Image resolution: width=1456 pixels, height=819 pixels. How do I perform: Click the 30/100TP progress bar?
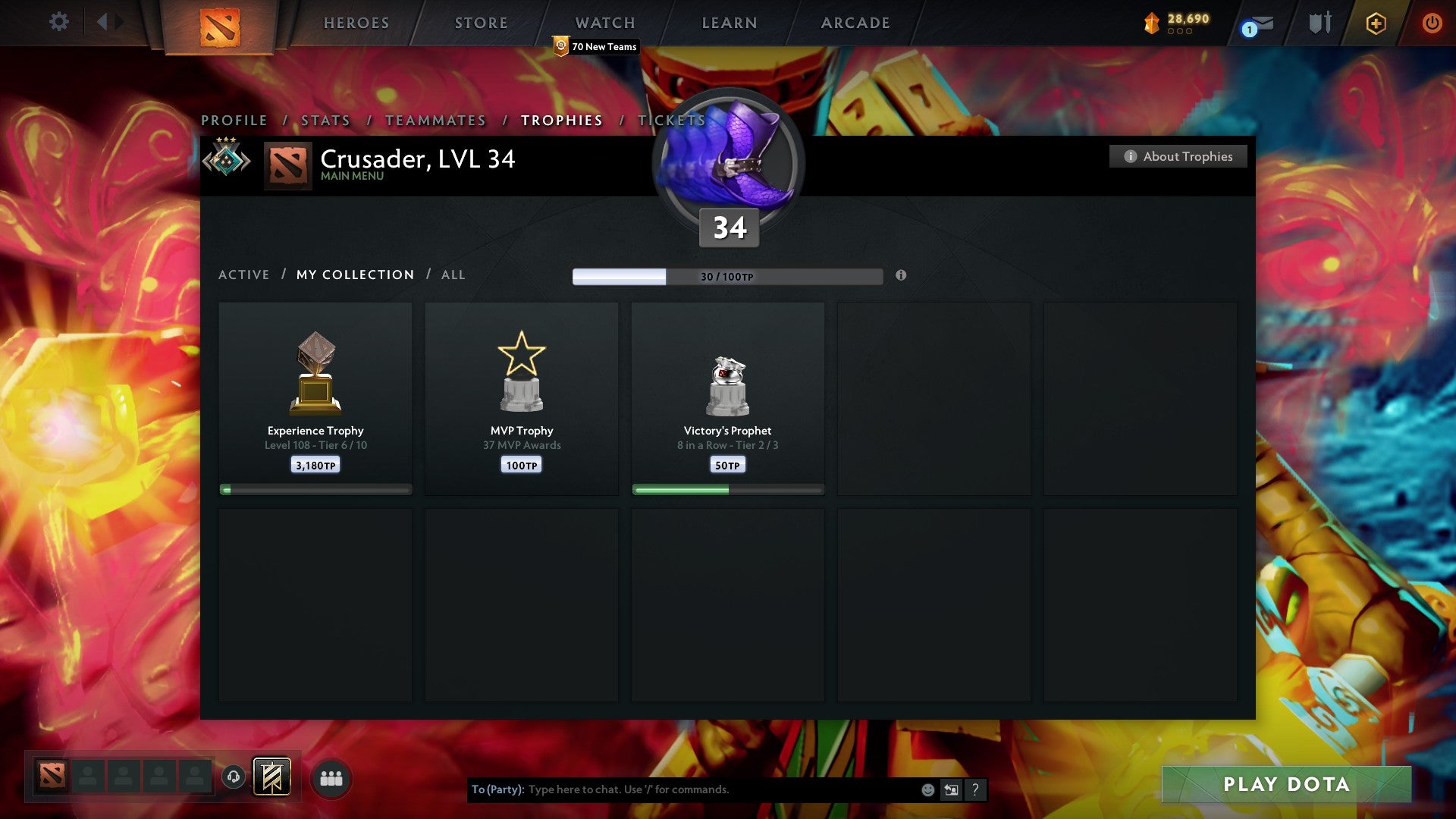(x=727, y=276)
